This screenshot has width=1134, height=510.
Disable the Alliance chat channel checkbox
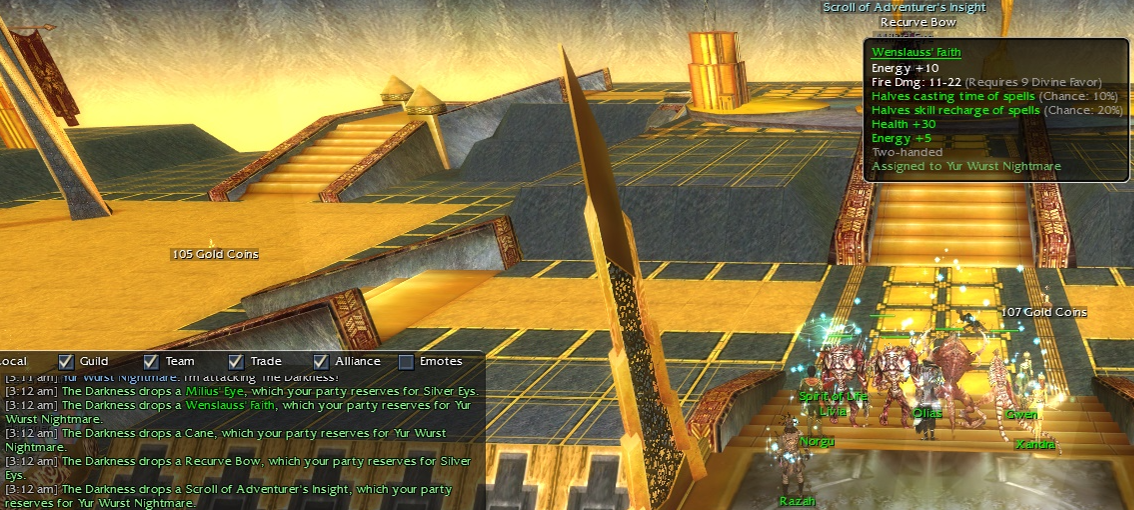tap(322, 361)
